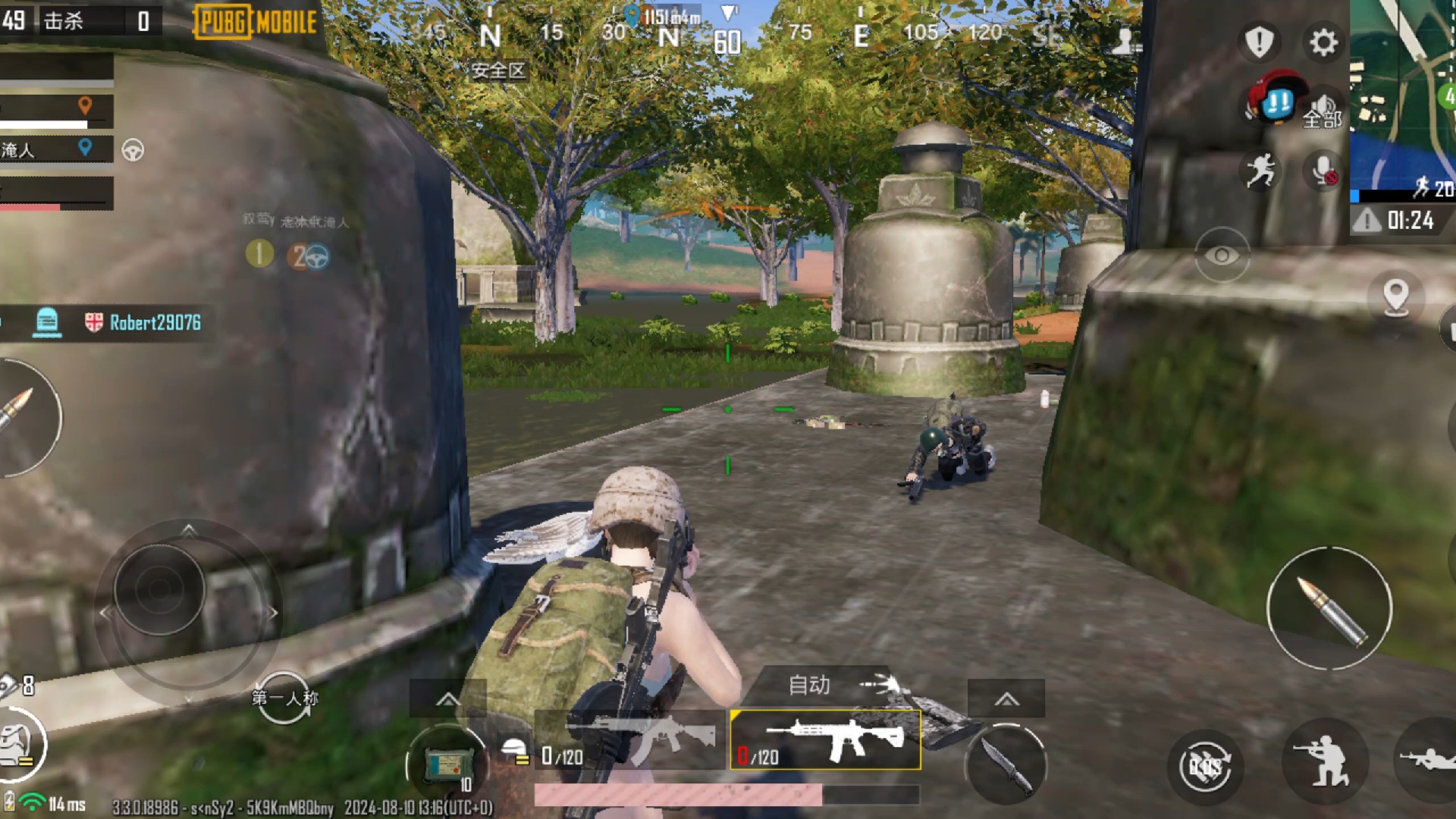Tap the pink health bar
Image resolution: width=1456 pixels, height=819 pixels.
tap(679, 794)
